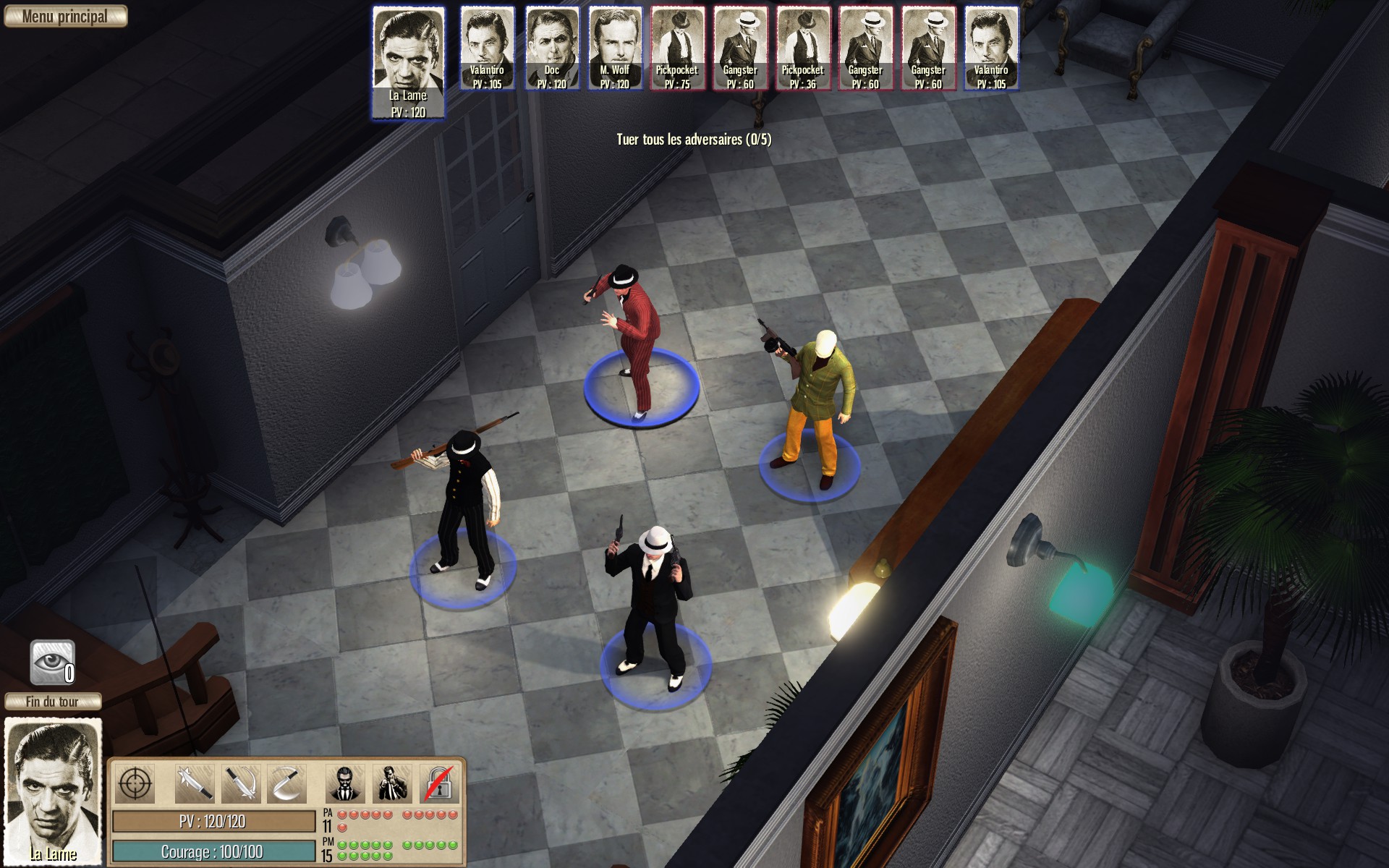1389x868 pixels.
Task: Click the crossed-out padlock icon
Action: [x=438, y=783]
